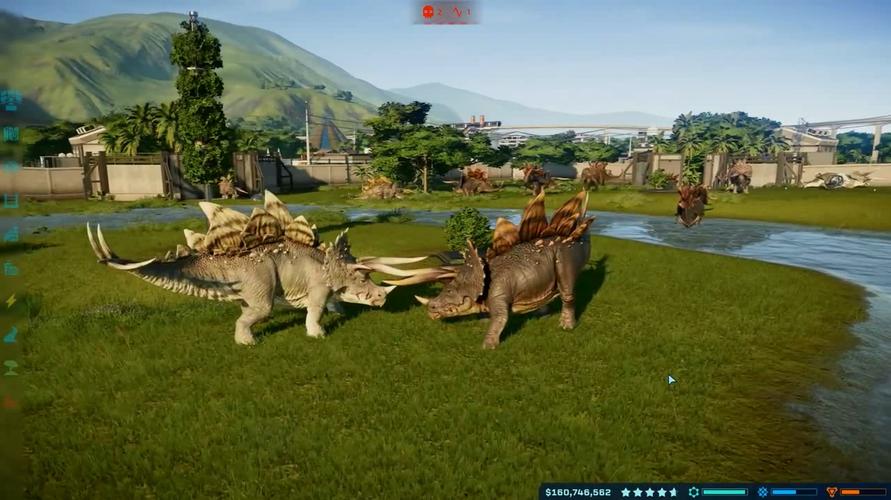Viewport: 891px width, 500px height.
Task: Select the lightning bolt power menu icon
Action: click(11, 301)
